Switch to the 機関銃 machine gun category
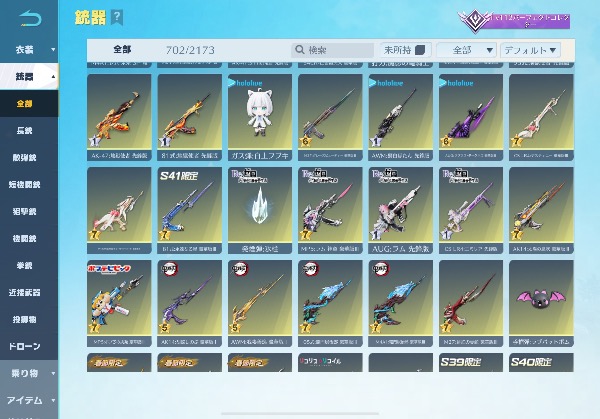Viewport: 600px width, 419px height. click(25, 239)
